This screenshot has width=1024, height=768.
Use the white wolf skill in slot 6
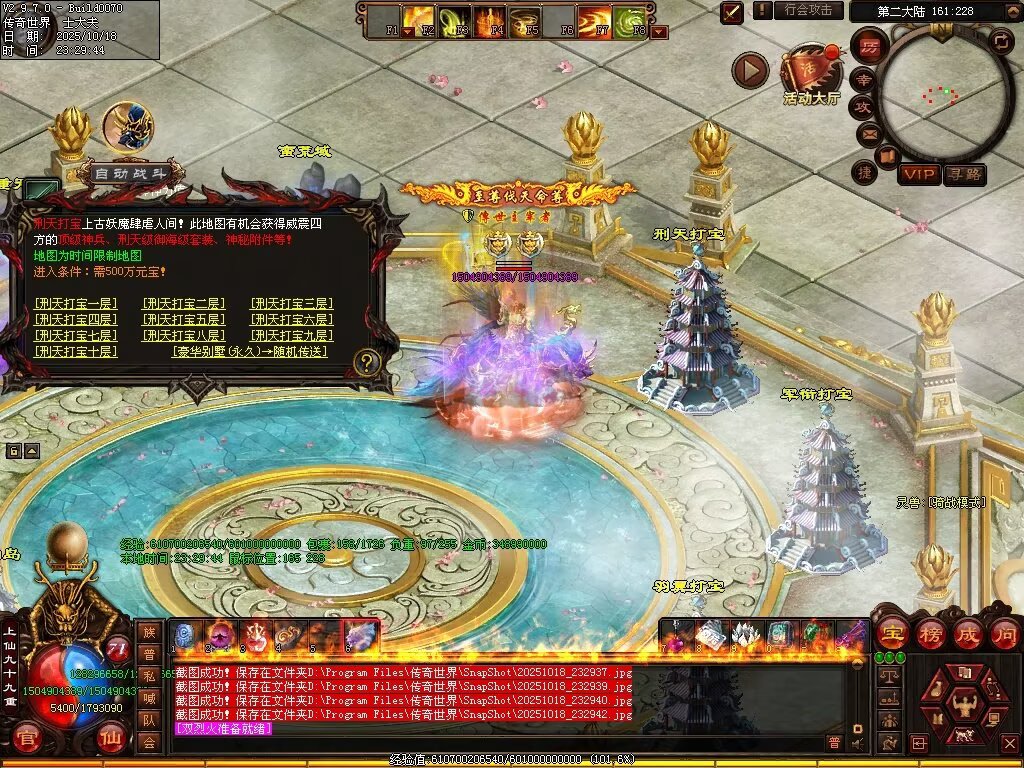click(360, 635)
